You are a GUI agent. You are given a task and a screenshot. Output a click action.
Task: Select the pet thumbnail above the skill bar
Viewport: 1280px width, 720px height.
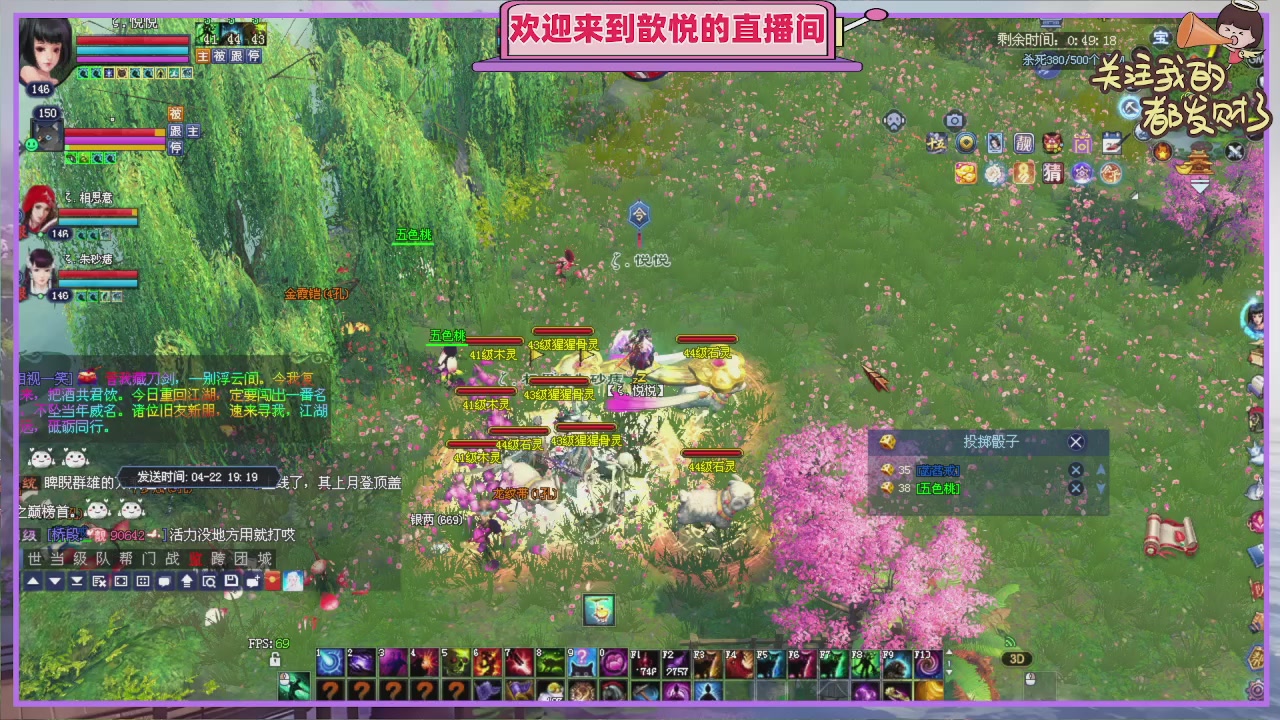598,611
